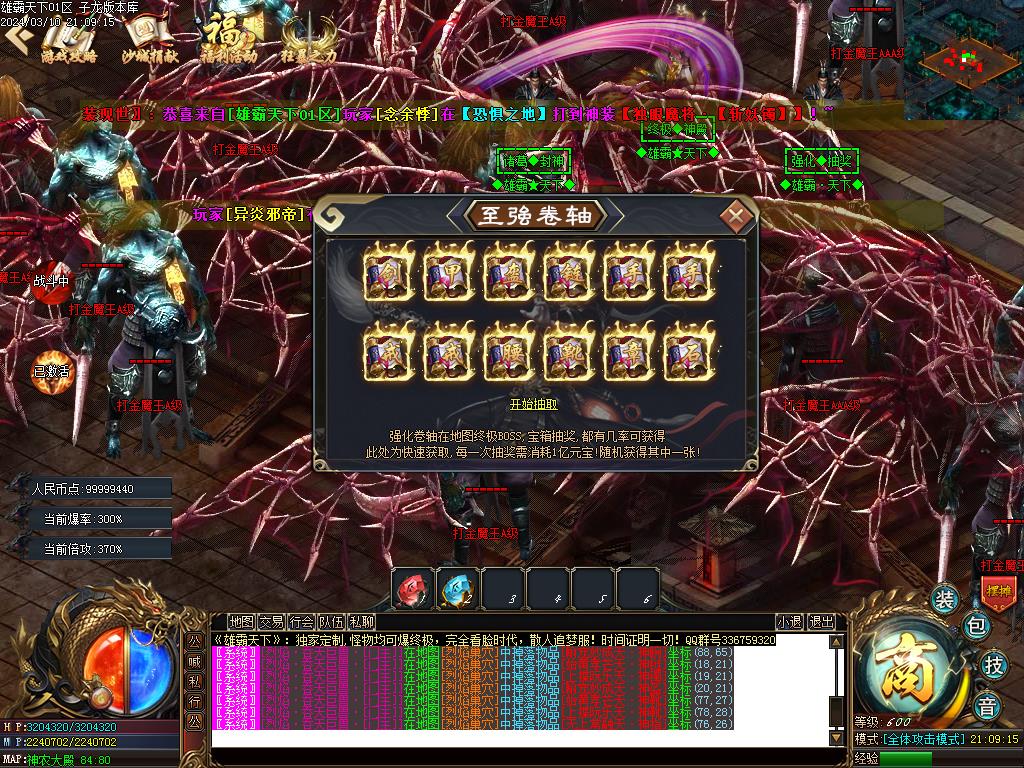The image size is (1024, 768).
Task: Close the 至强卷轴 scroll window
Action: pyautogui.click(x=737, y=215)
